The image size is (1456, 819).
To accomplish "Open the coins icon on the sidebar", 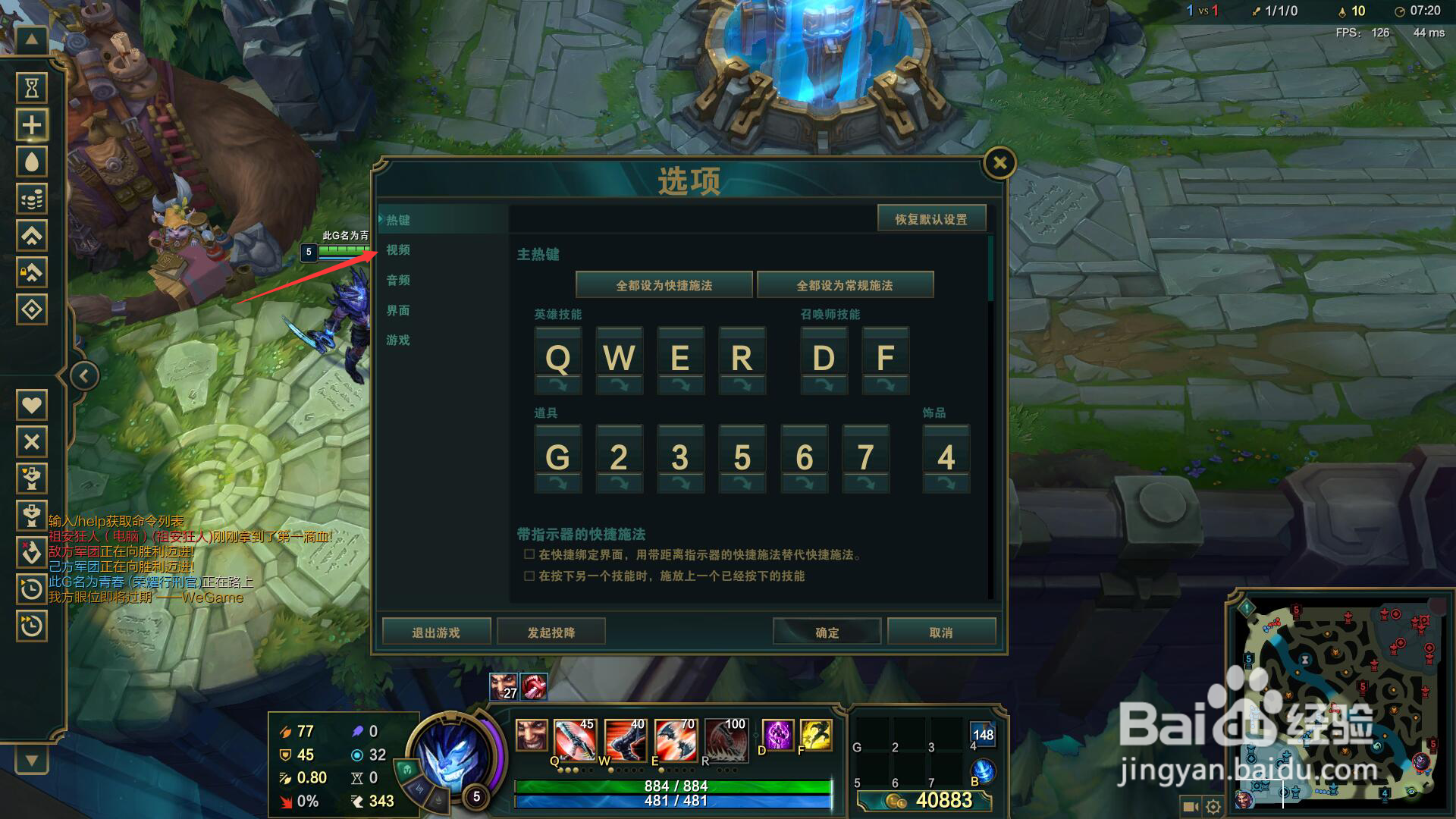I will (31, 199).
